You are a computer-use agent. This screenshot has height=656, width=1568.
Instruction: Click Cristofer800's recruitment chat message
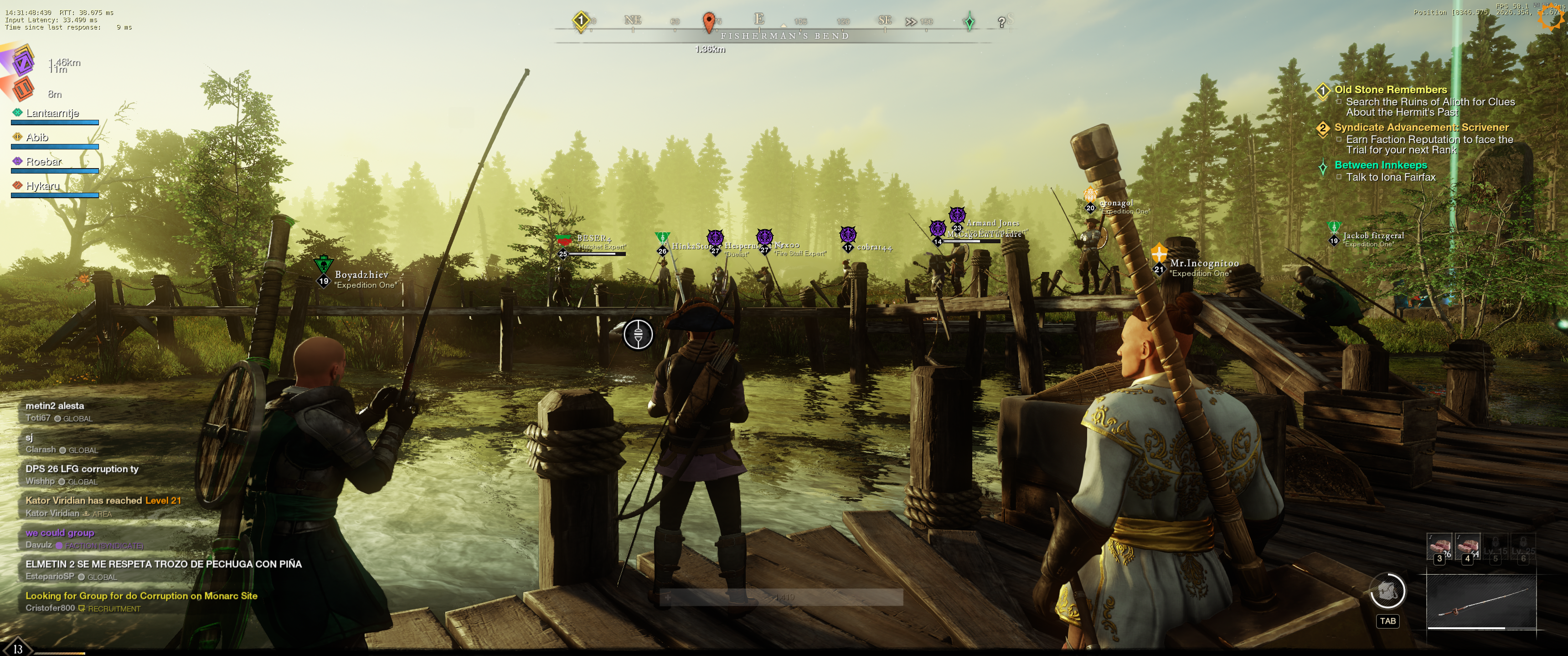click(x=141, y=596)
